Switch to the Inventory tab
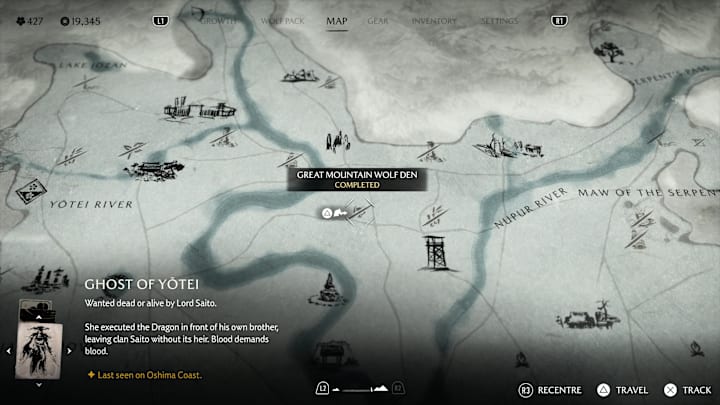Viewport: 720px width, 405px height. (x=433, y=20)
